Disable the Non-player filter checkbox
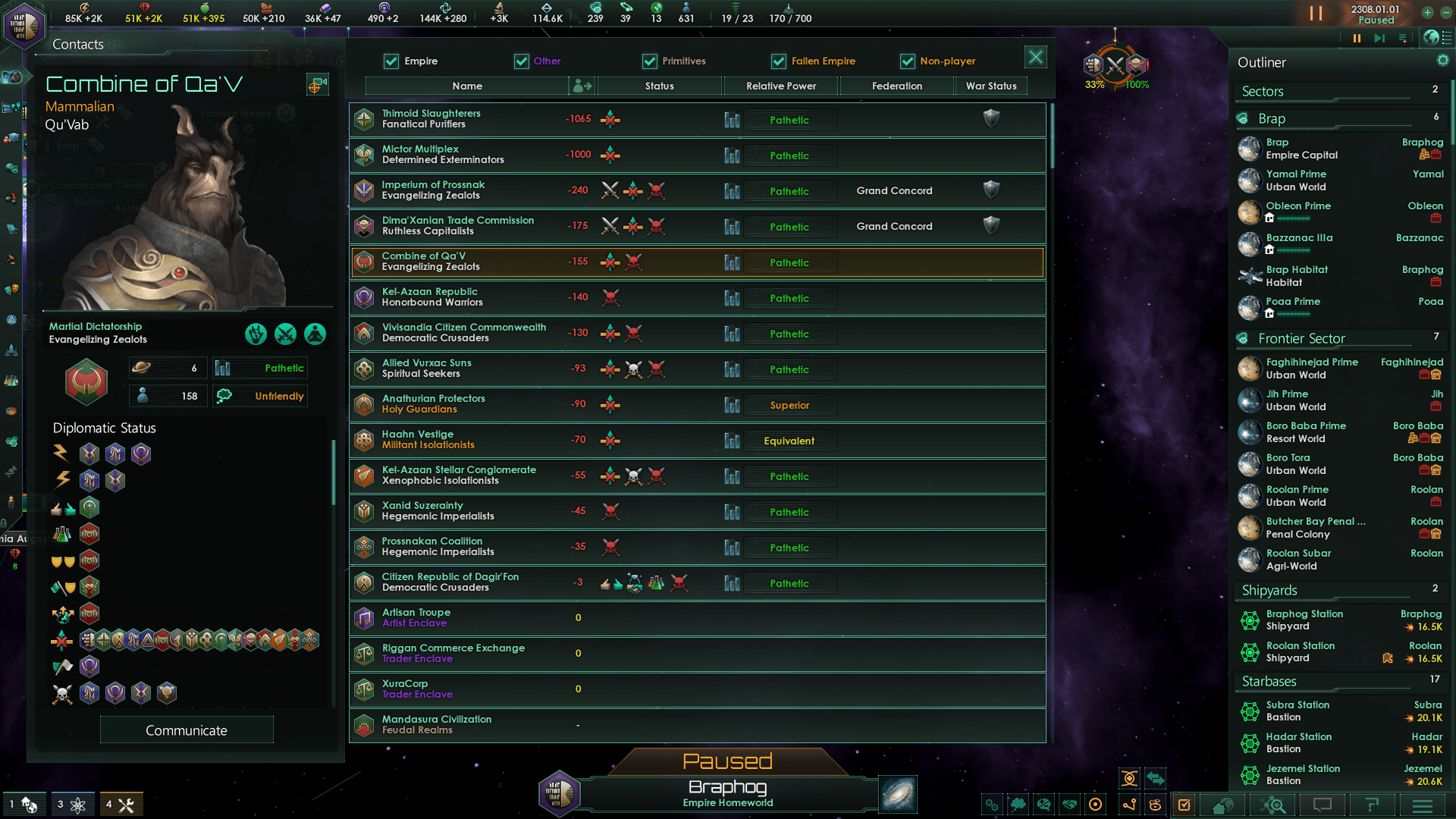The height and width of the screenshot is (819, 1456). tap(908, 61)
